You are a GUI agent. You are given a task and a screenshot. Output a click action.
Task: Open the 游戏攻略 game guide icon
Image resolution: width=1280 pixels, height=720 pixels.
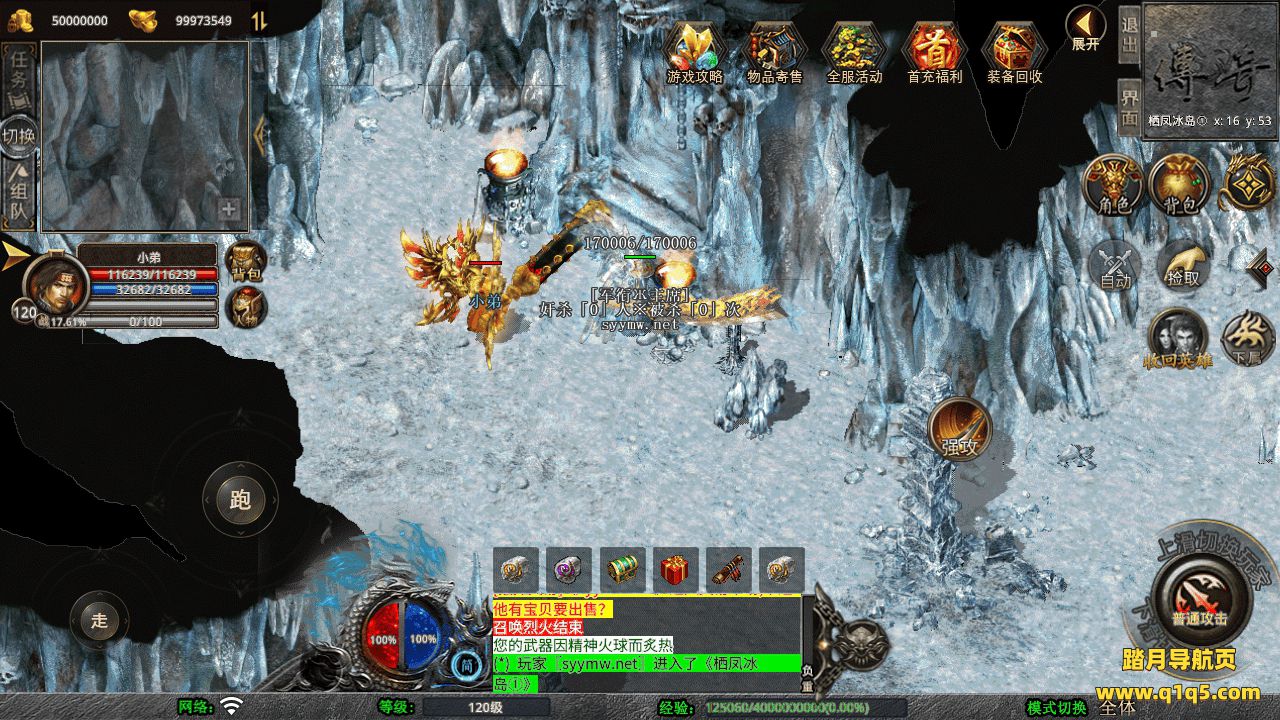pyautogui.click(x=695, y=50)
